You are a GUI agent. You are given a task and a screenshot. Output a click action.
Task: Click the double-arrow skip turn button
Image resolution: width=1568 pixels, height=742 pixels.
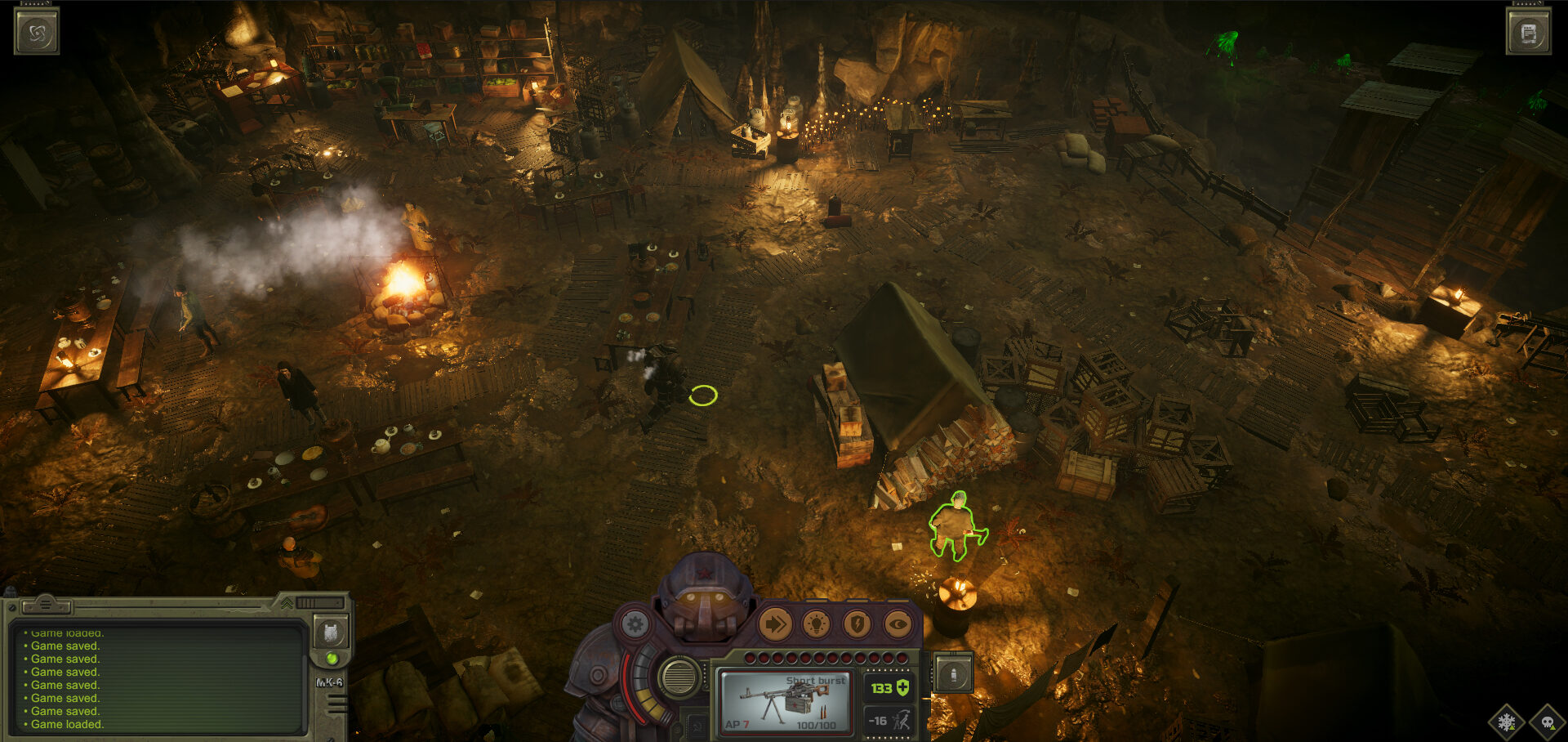(775, 625)
